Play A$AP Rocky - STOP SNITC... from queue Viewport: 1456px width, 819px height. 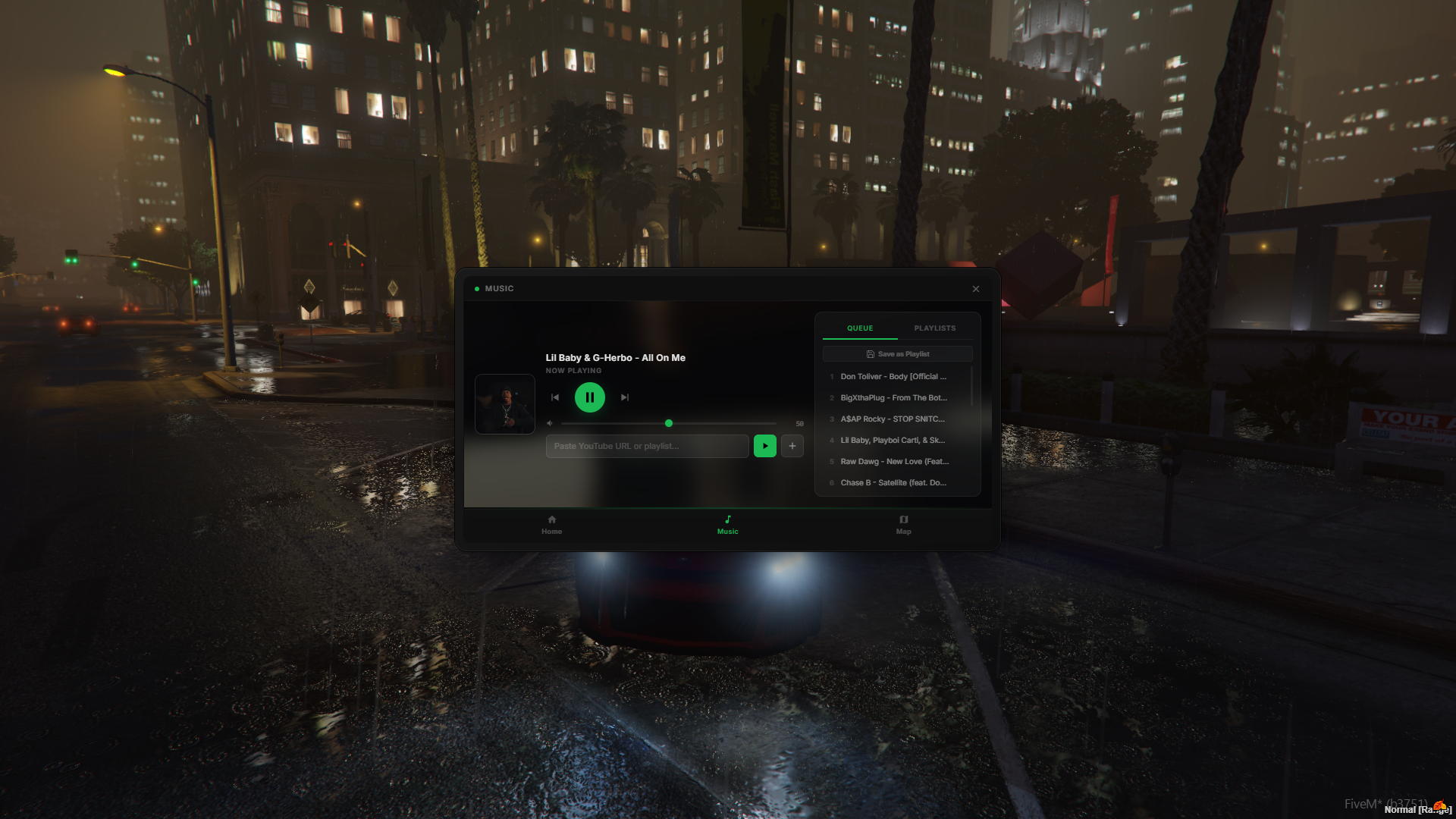click(x=893, y=419)
